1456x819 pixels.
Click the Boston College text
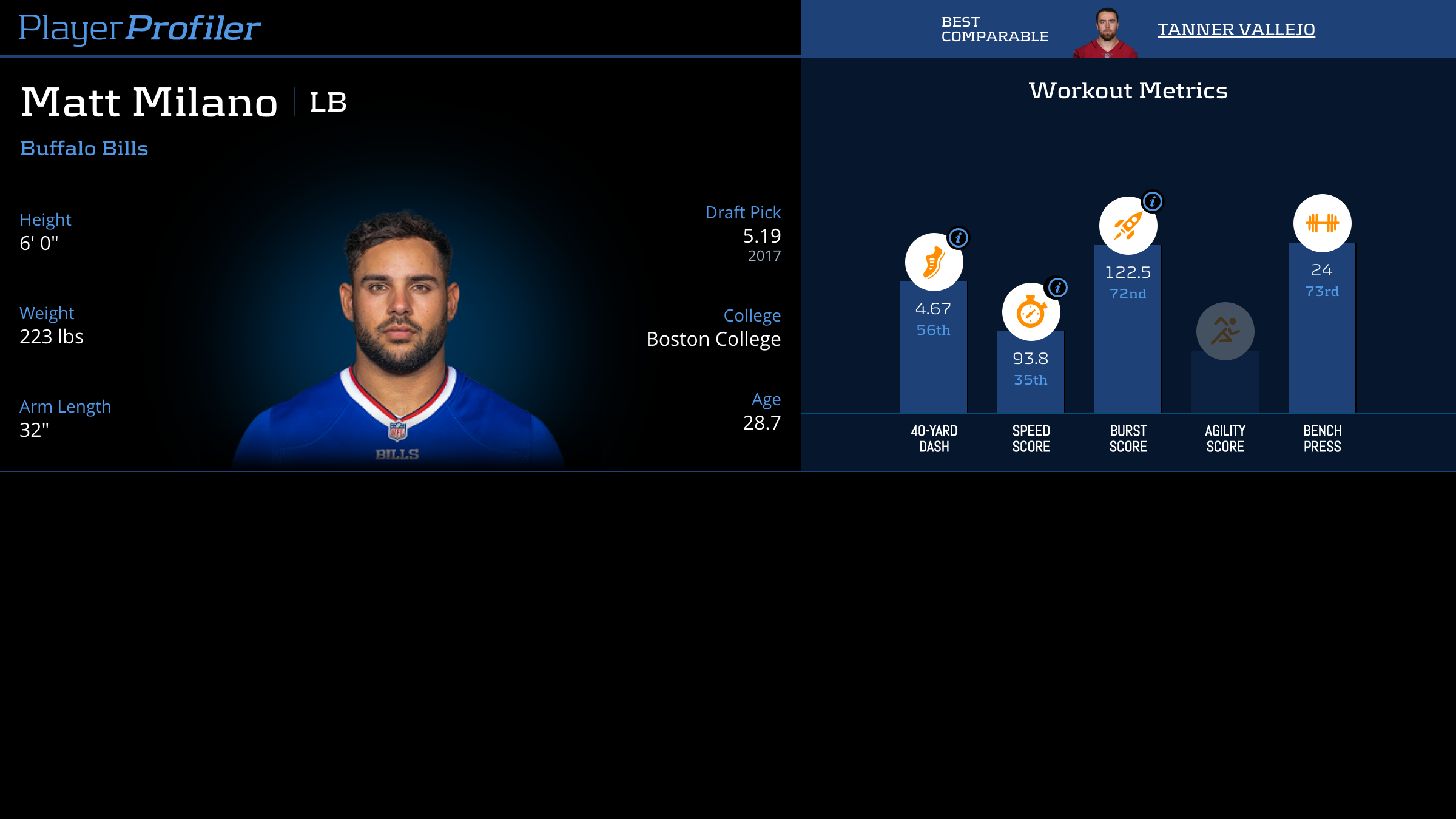(713, 339)
